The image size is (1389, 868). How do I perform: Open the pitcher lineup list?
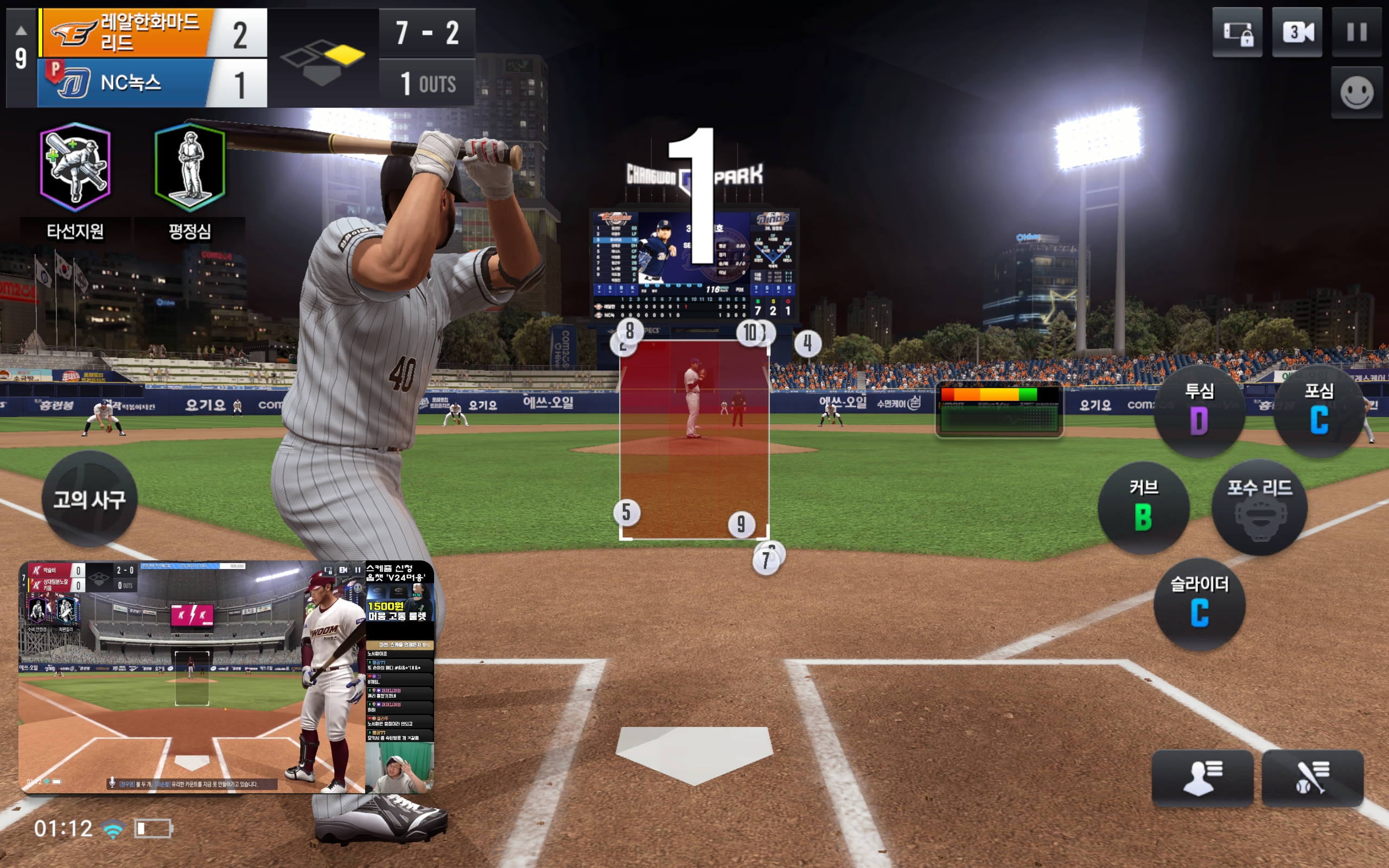point(1202,778)
